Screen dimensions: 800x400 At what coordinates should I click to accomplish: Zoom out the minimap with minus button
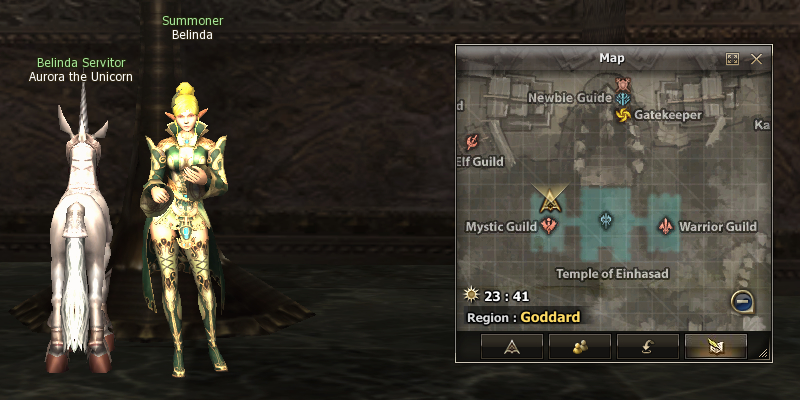pos(742,299)
